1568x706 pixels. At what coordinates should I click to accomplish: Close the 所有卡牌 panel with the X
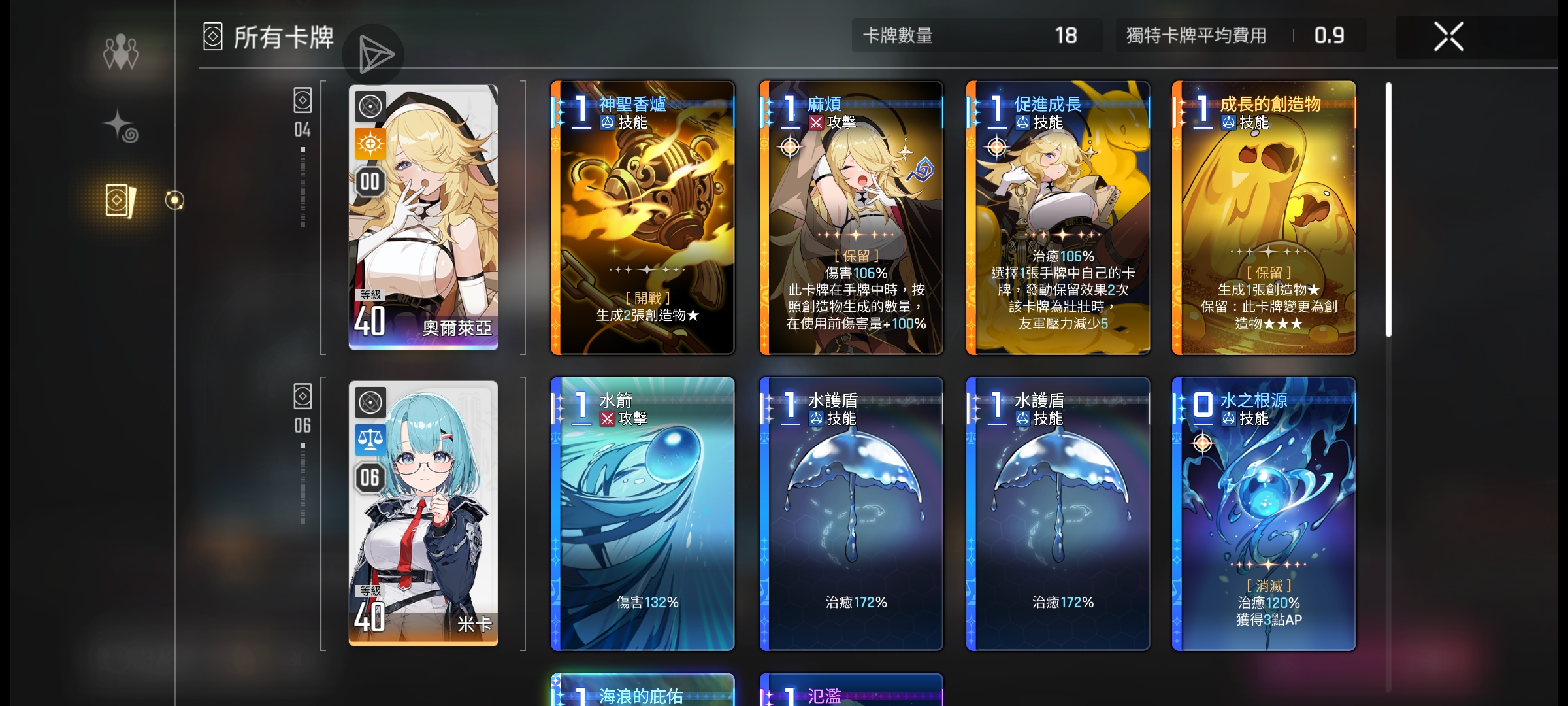pyautogui.click(x=1449, y=36)
